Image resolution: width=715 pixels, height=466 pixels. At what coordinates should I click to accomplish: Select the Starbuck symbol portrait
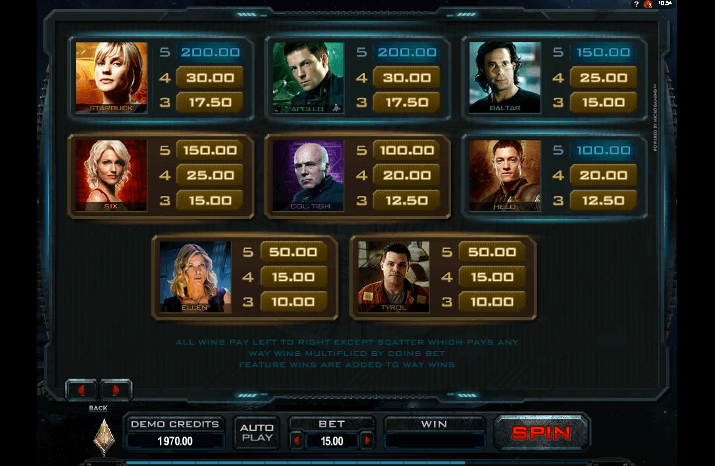tap(111, 77)
